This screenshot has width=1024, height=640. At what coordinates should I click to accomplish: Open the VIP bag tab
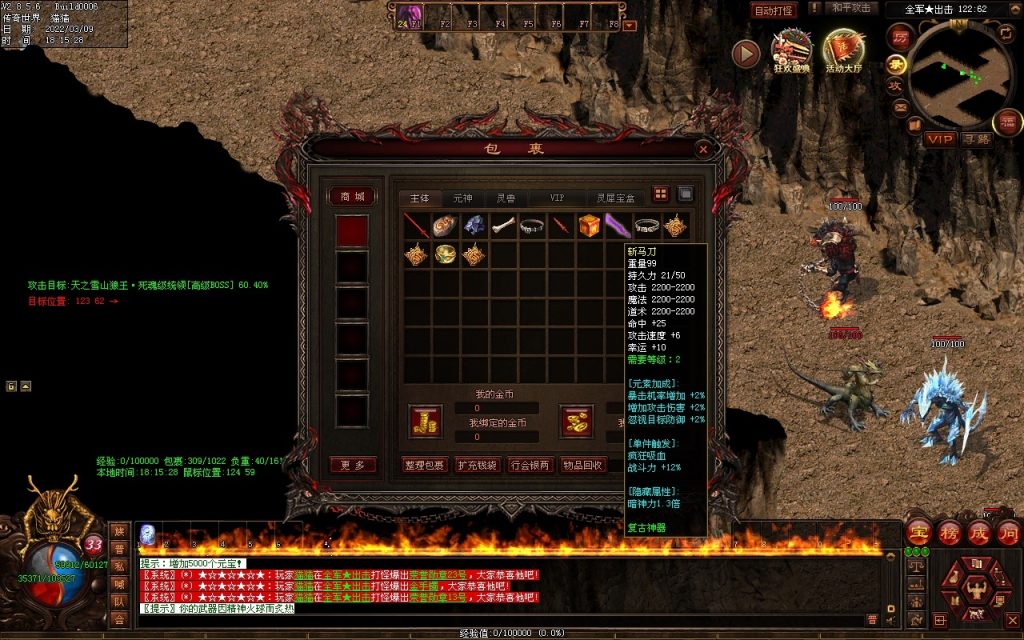557,198
